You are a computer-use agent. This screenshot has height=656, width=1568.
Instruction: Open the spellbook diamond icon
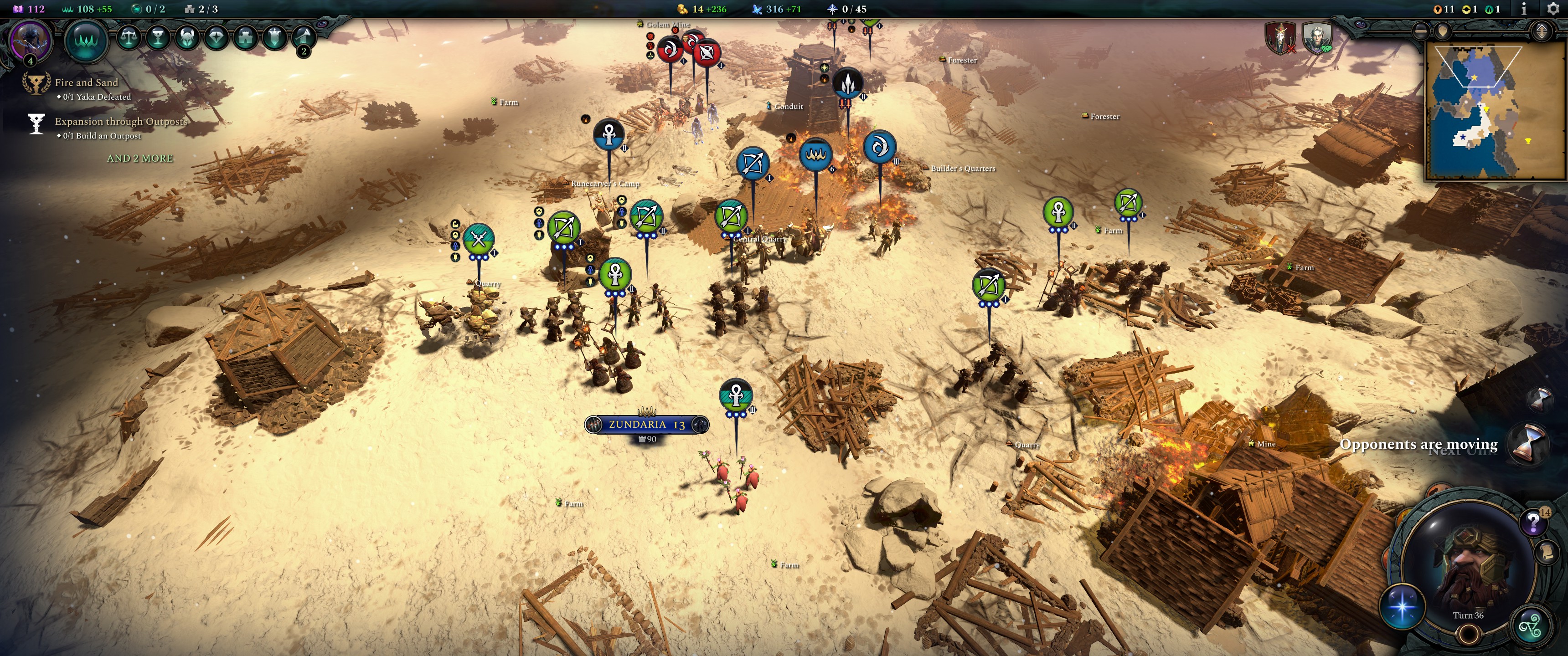pyautogui.click(x=218, y=36)
